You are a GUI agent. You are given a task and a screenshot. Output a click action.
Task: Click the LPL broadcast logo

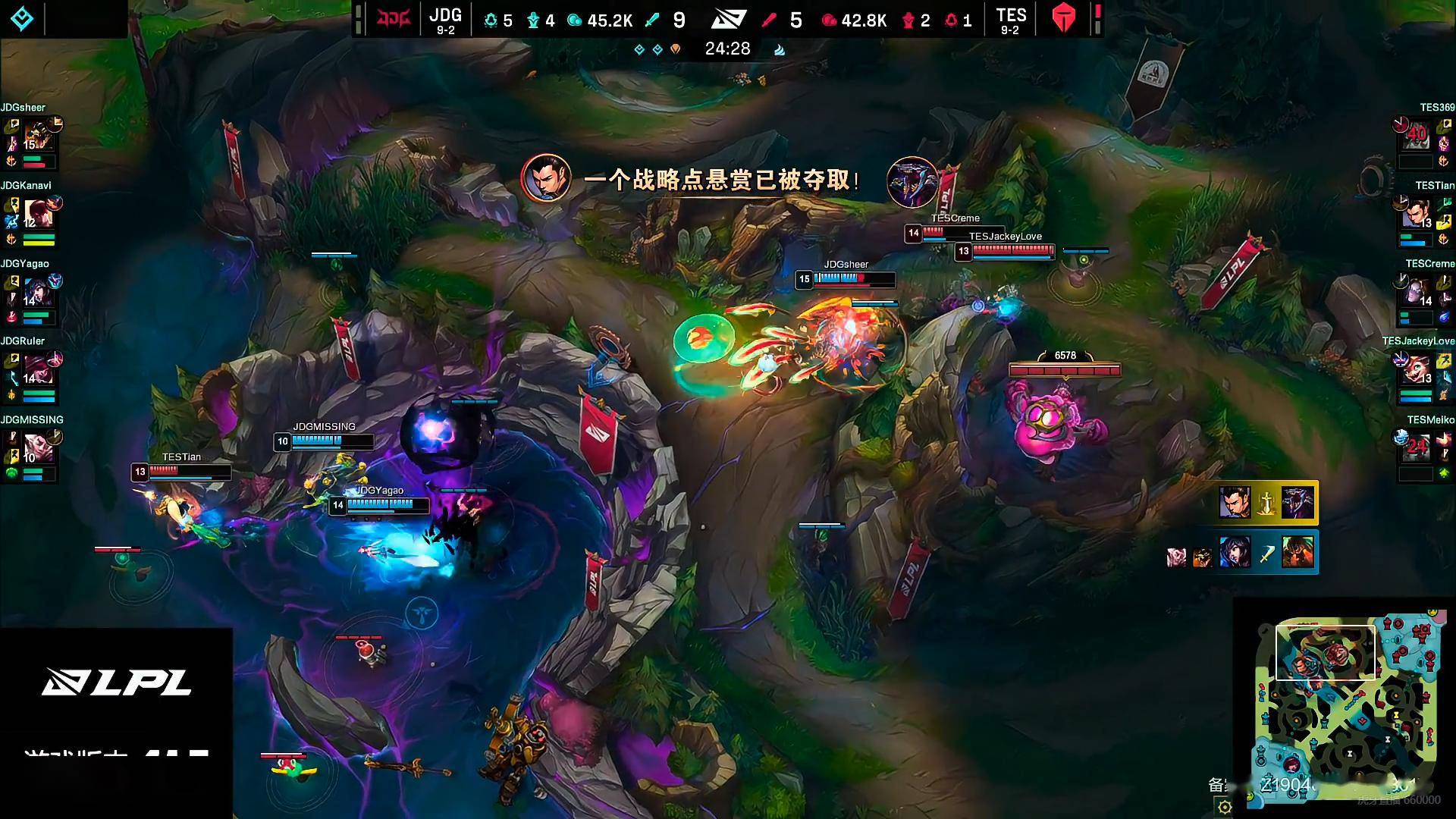point(116,682)
